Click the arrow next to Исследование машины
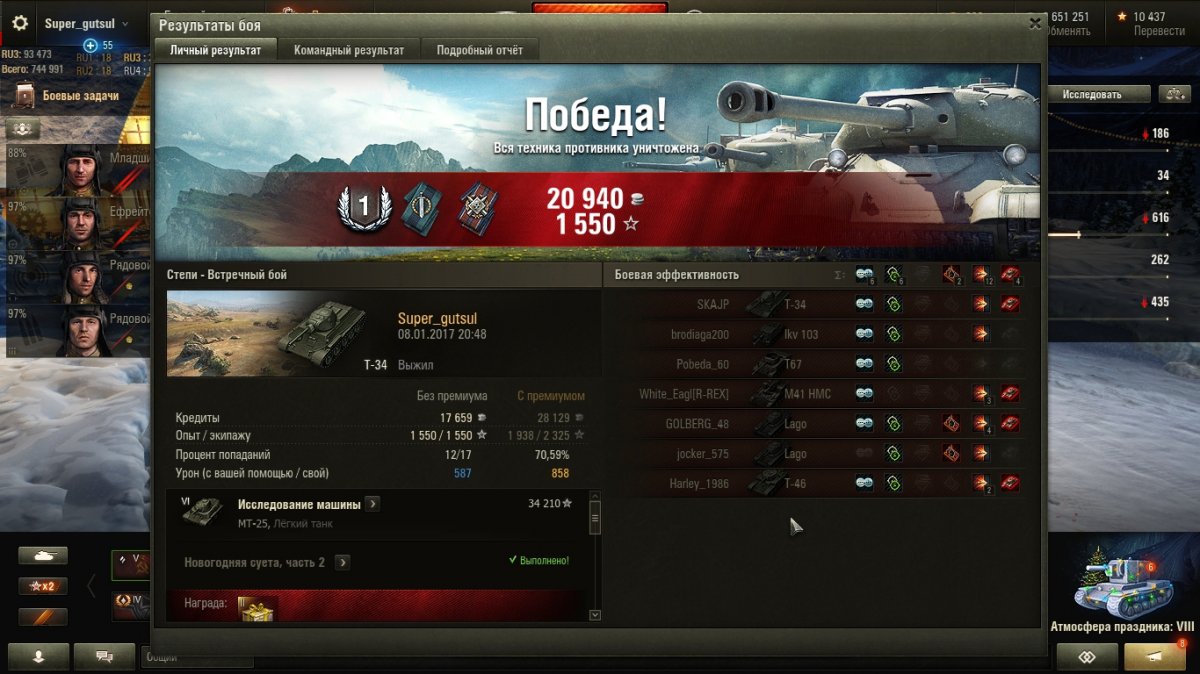The width and height of the screenshot is (1200, 674). [x=372, y=504]
